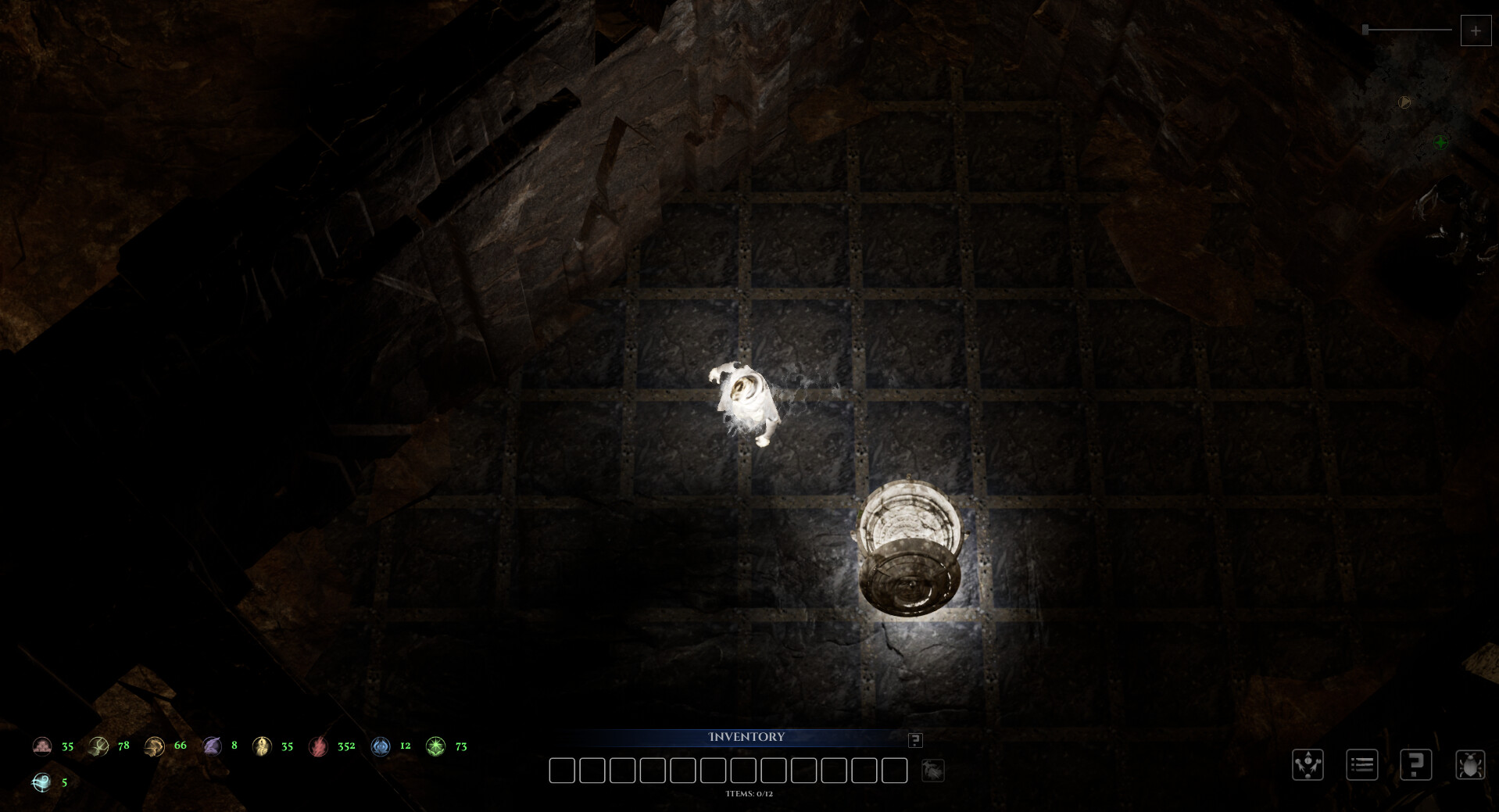Click the purple resource icon showing 8

click(x=211, y=746)
